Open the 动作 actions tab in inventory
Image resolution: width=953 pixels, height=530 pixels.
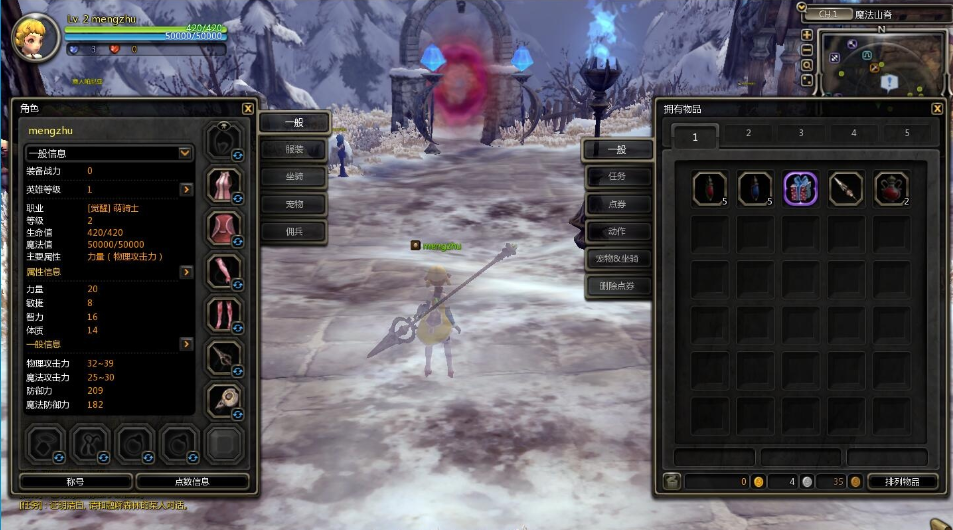tap(617, 231)
